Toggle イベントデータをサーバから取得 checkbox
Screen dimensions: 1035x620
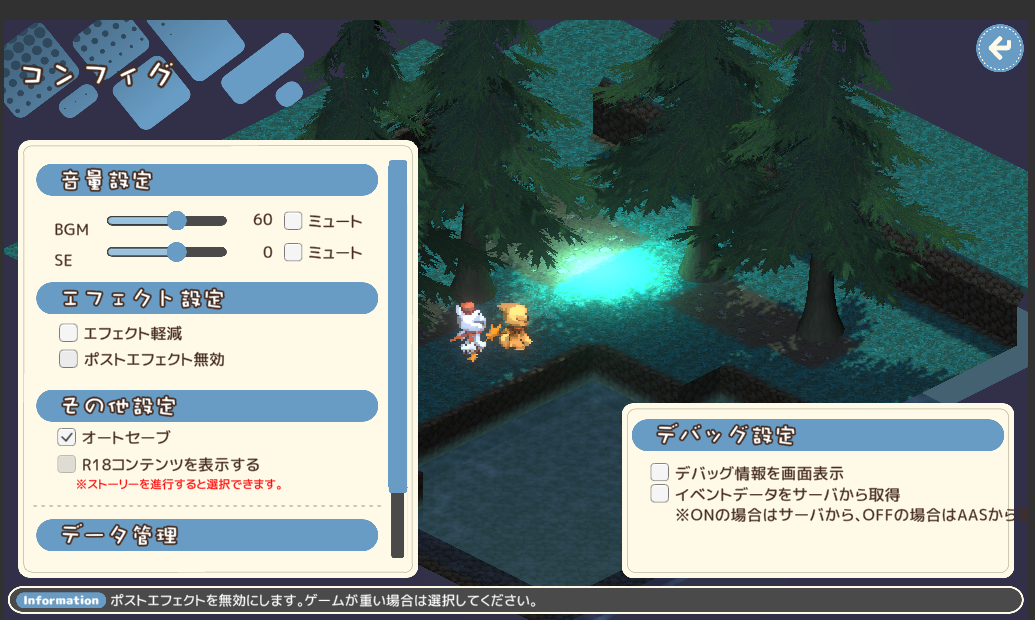660,493
